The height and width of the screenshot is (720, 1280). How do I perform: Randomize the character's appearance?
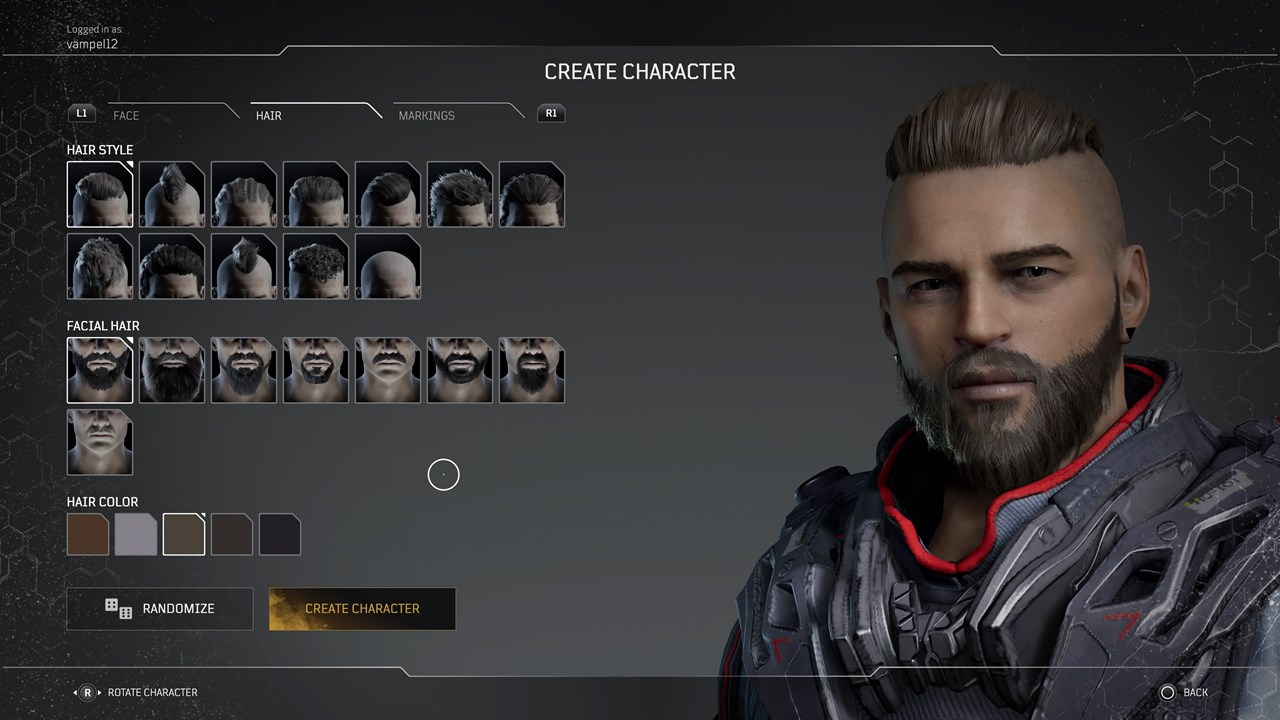tap(160, 608)
